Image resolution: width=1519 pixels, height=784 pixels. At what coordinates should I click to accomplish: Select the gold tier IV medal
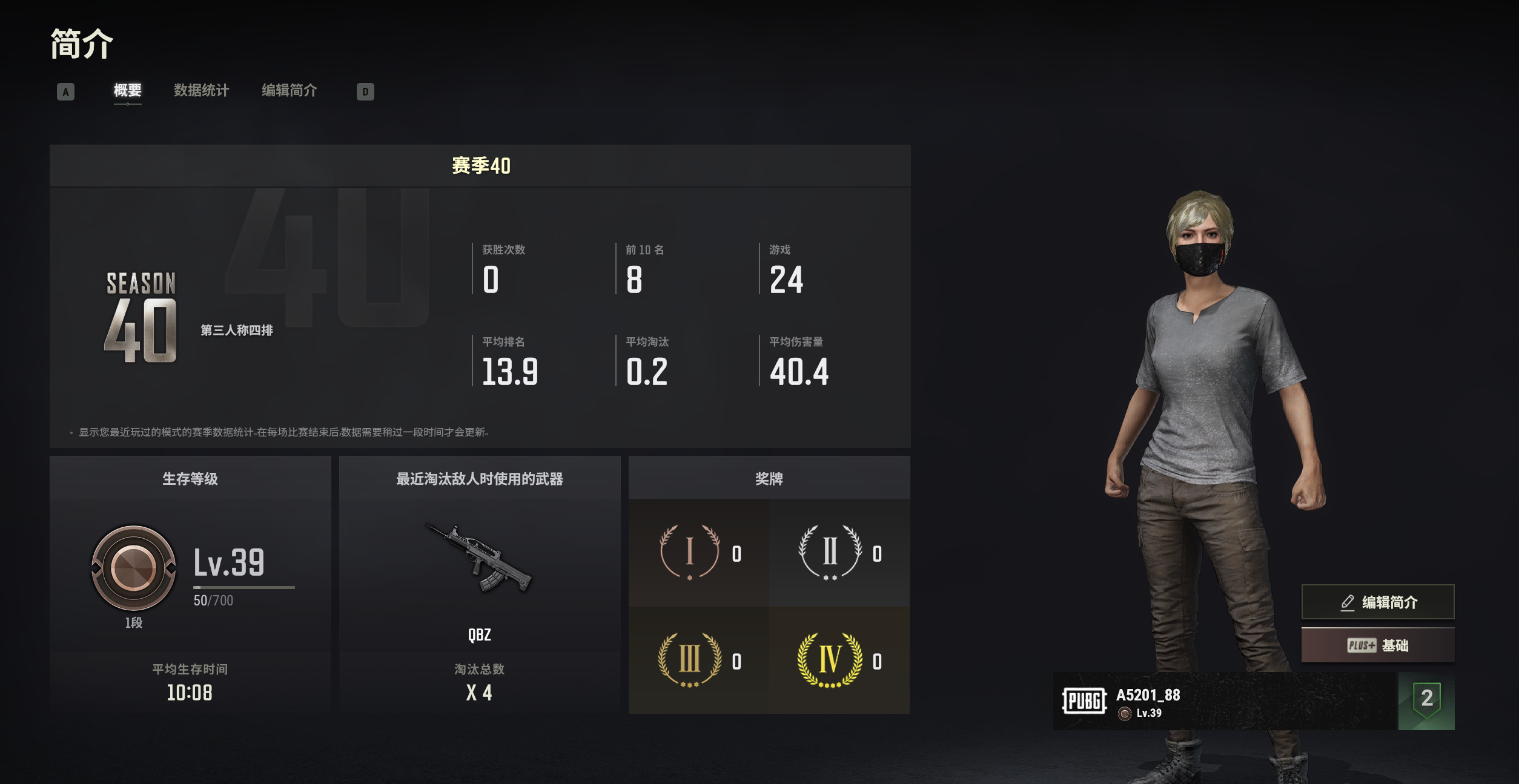[830, 659]
